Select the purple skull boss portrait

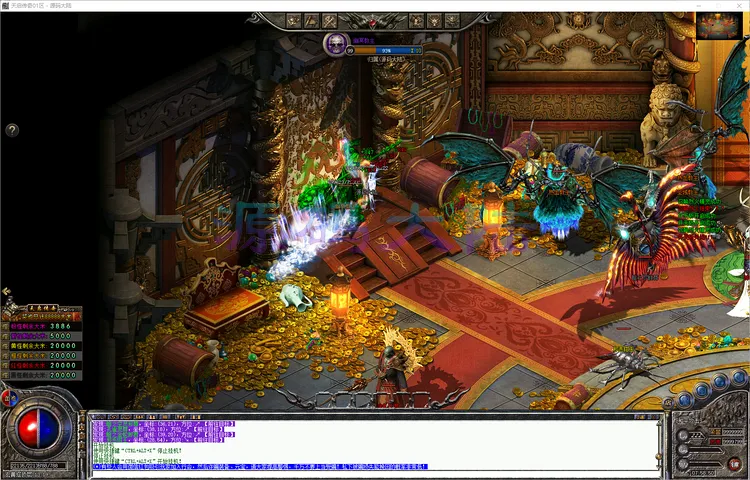pos(335,44)
